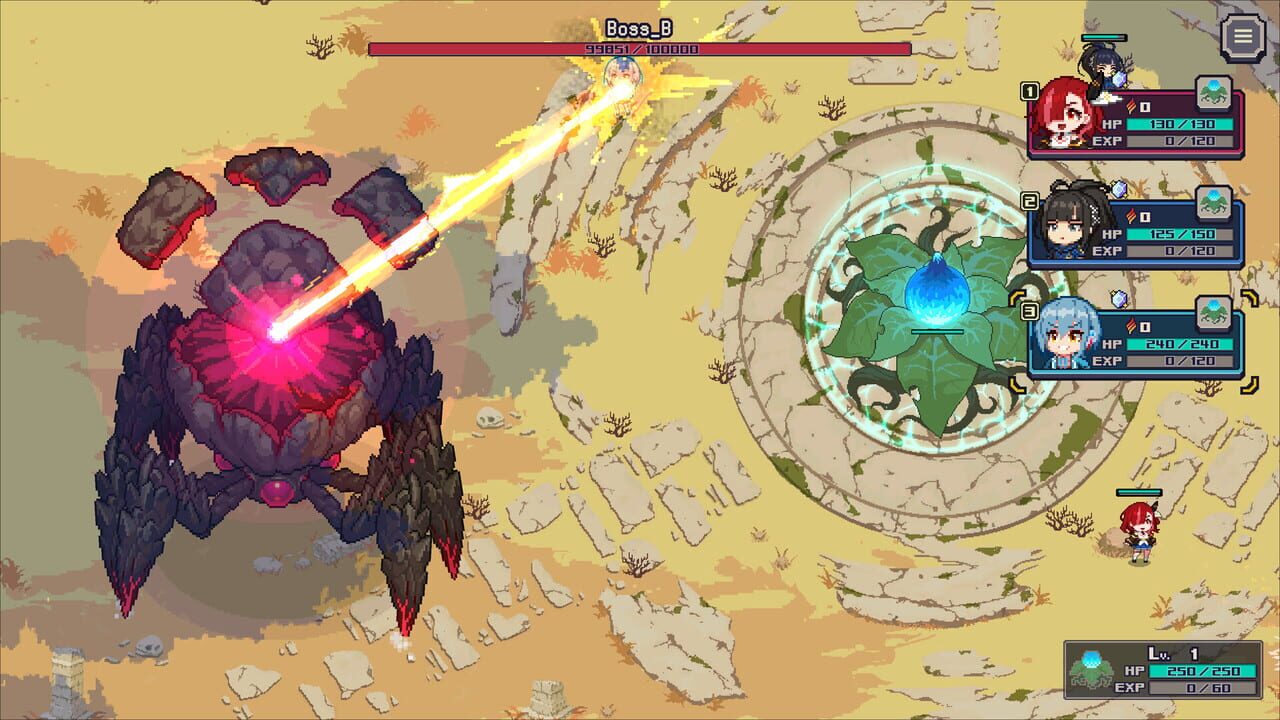The width and height of the screenshot is (1280, 720).
Task: Click the blue crystal icon beside character 1's portrait
Action: pyautogui.click(x=1118, y=81)
